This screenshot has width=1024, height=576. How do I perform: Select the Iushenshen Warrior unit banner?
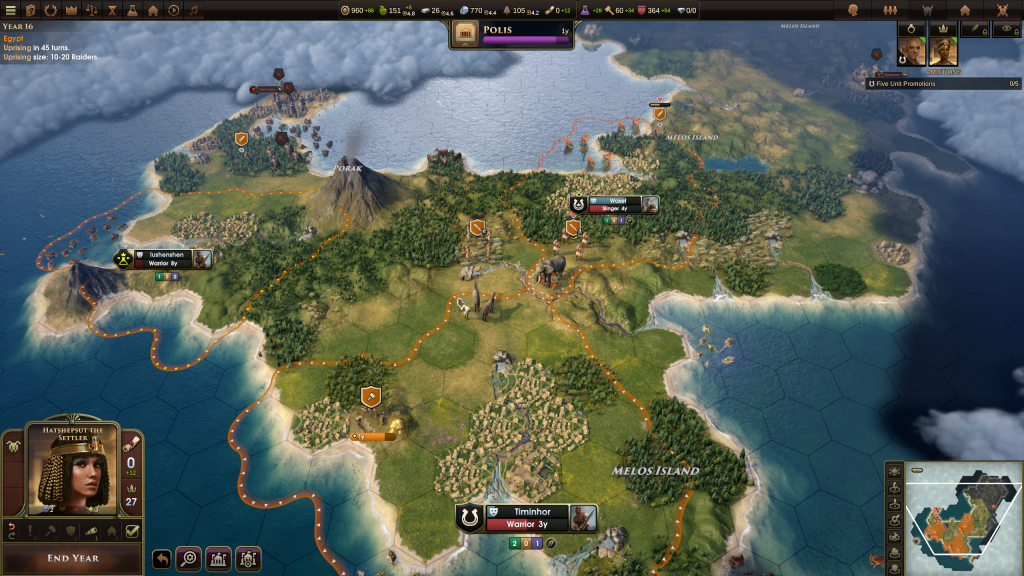(165, 259)
